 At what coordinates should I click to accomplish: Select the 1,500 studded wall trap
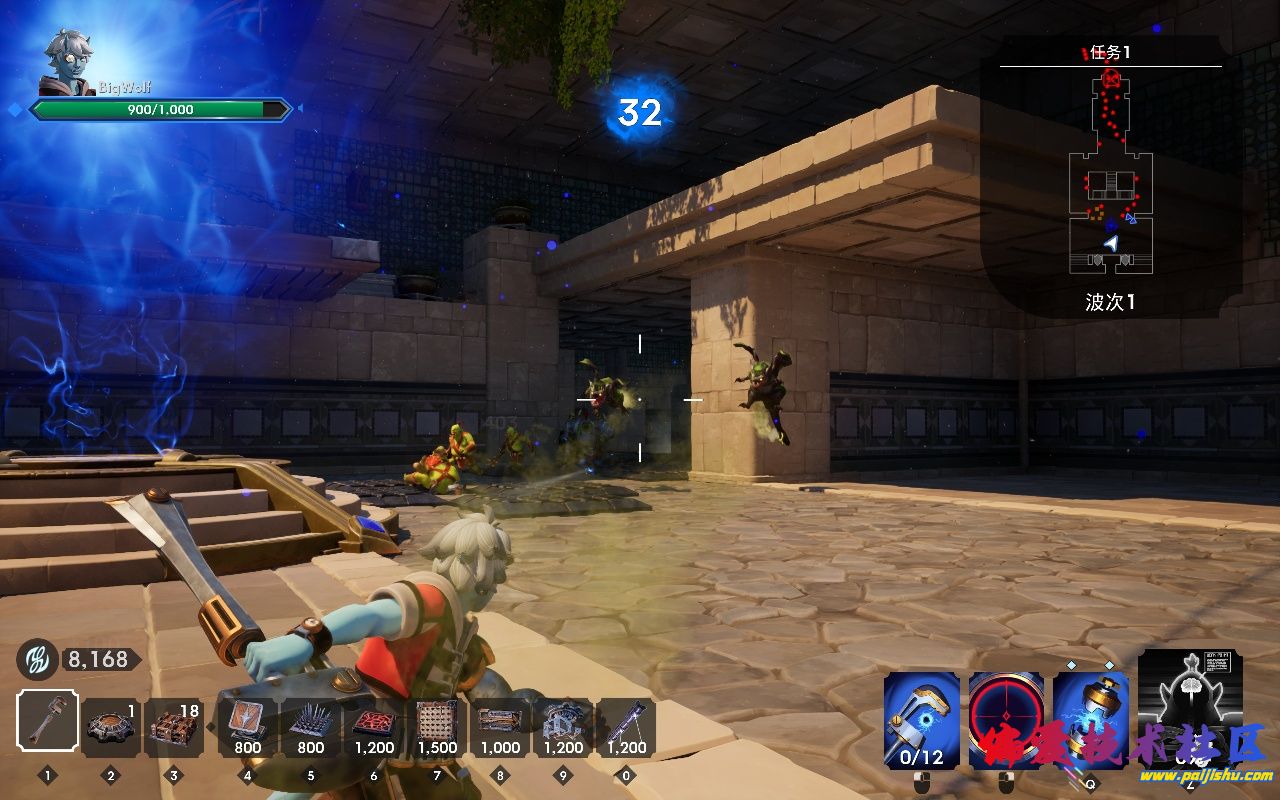(x=437, y=727)
